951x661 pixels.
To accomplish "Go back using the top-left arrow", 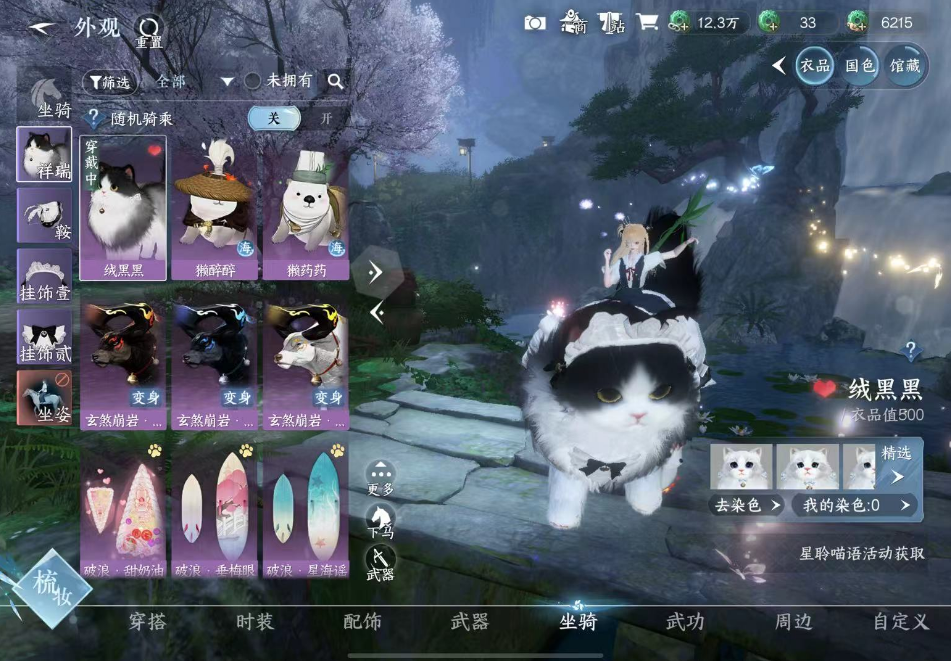I will coord(42,28).
